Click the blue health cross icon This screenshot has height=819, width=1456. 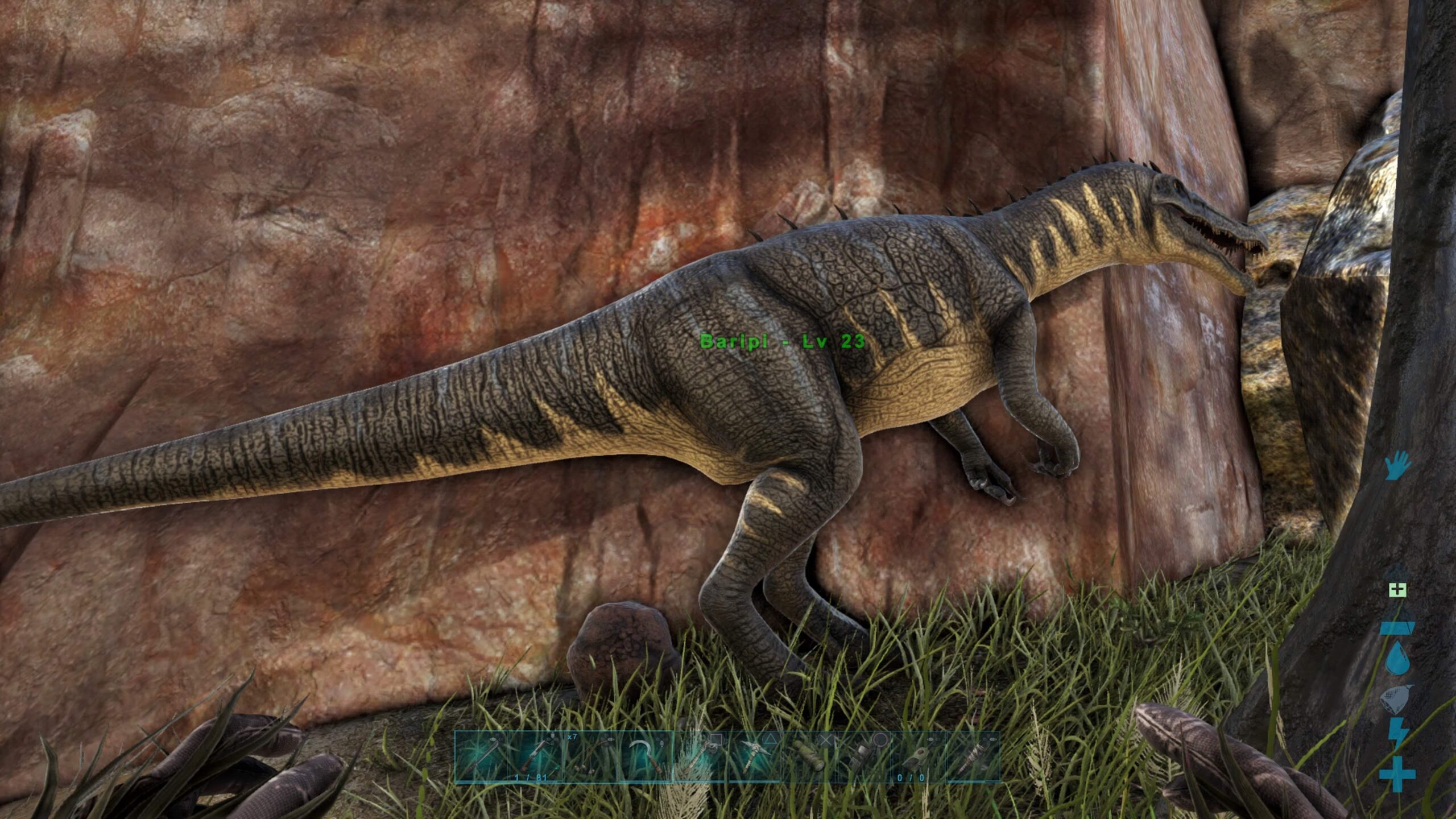tap(1397, 773)
